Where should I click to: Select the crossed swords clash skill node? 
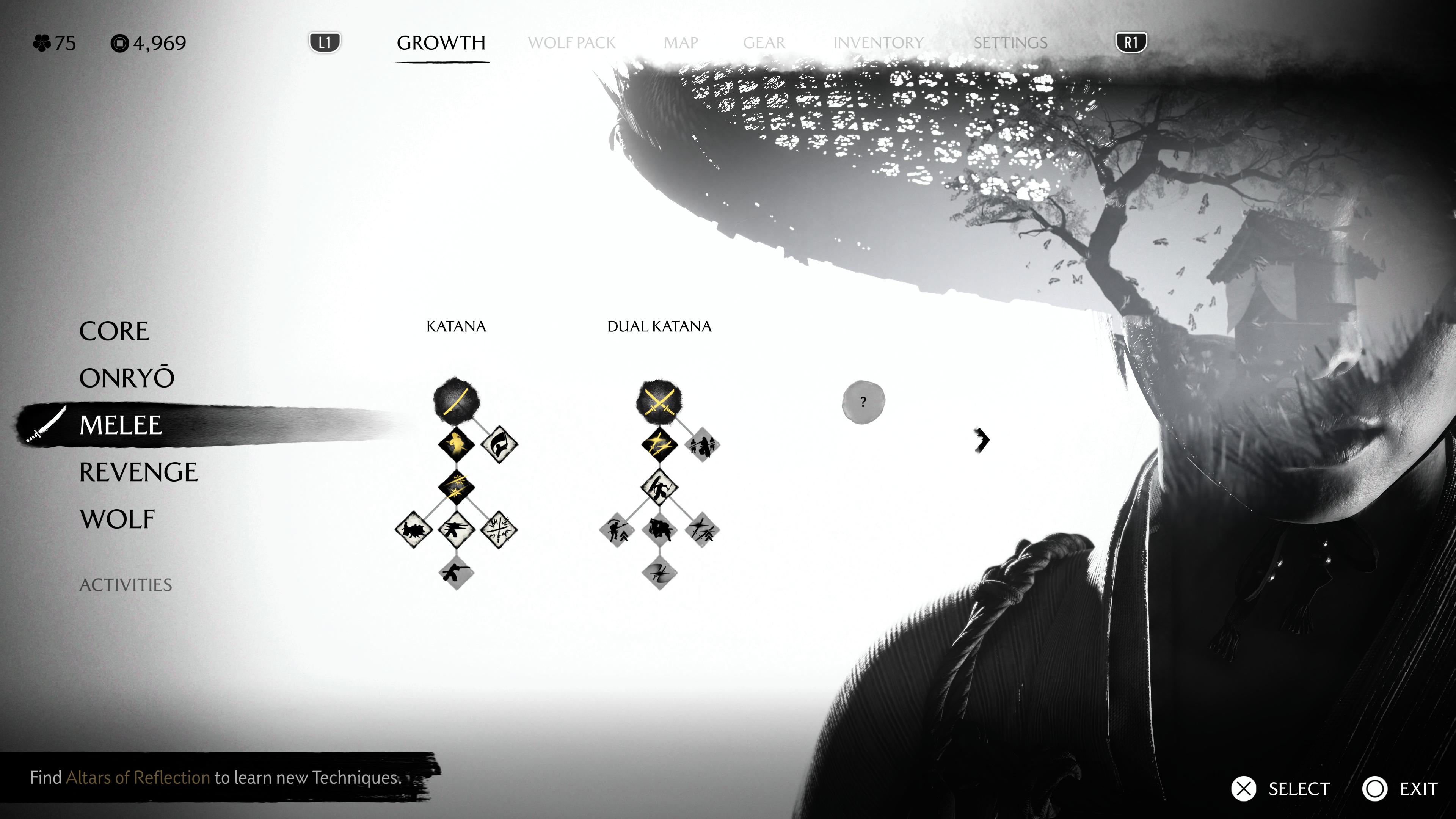(x=499, y=530)
